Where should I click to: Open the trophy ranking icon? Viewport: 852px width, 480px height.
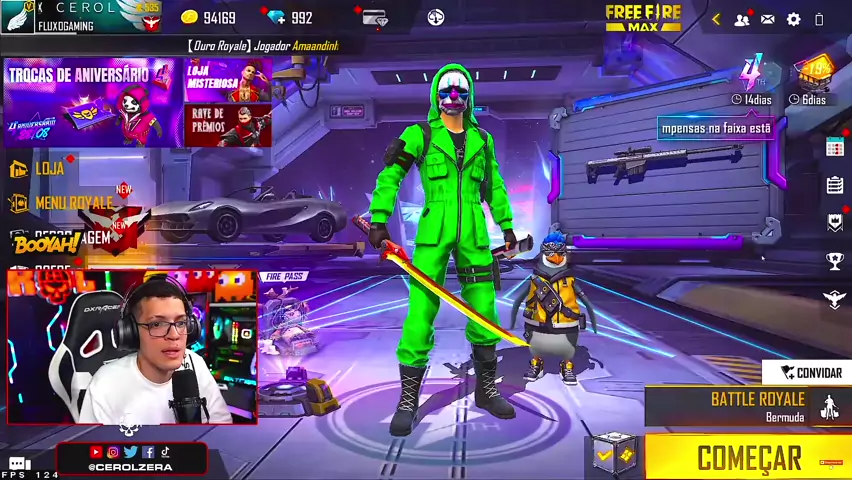[x=834, y=261]
